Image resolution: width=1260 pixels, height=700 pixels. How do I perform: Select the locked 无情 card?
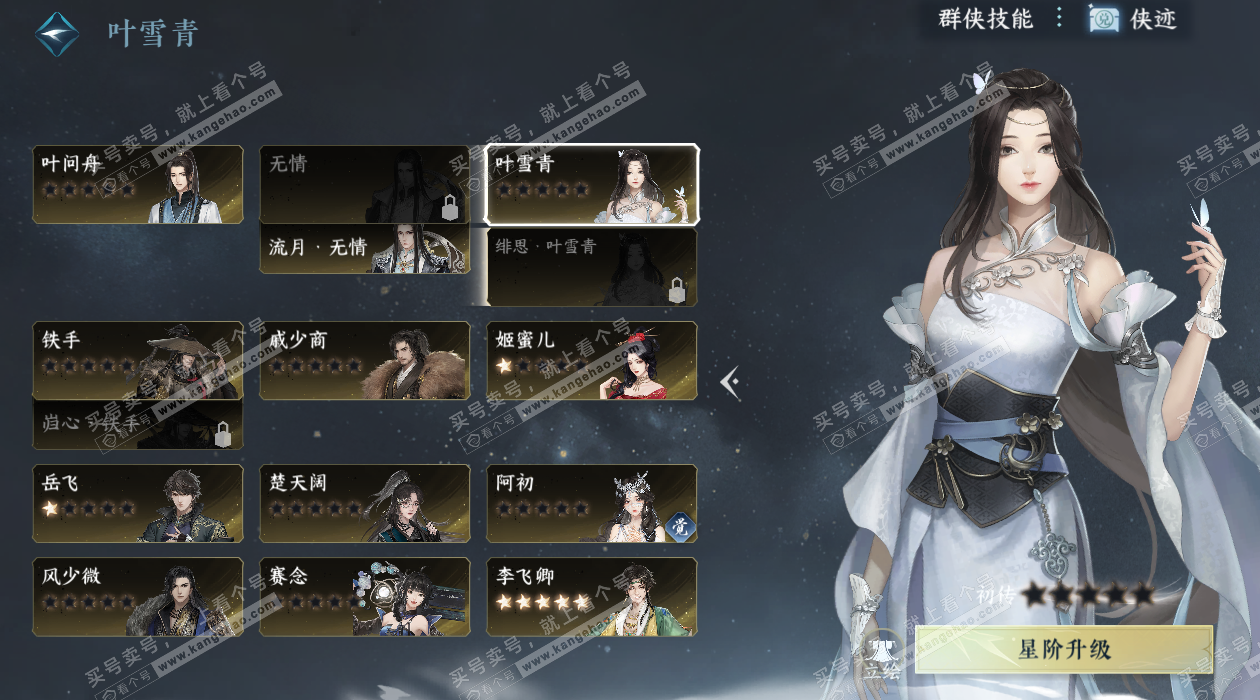(x=364, y=185)
